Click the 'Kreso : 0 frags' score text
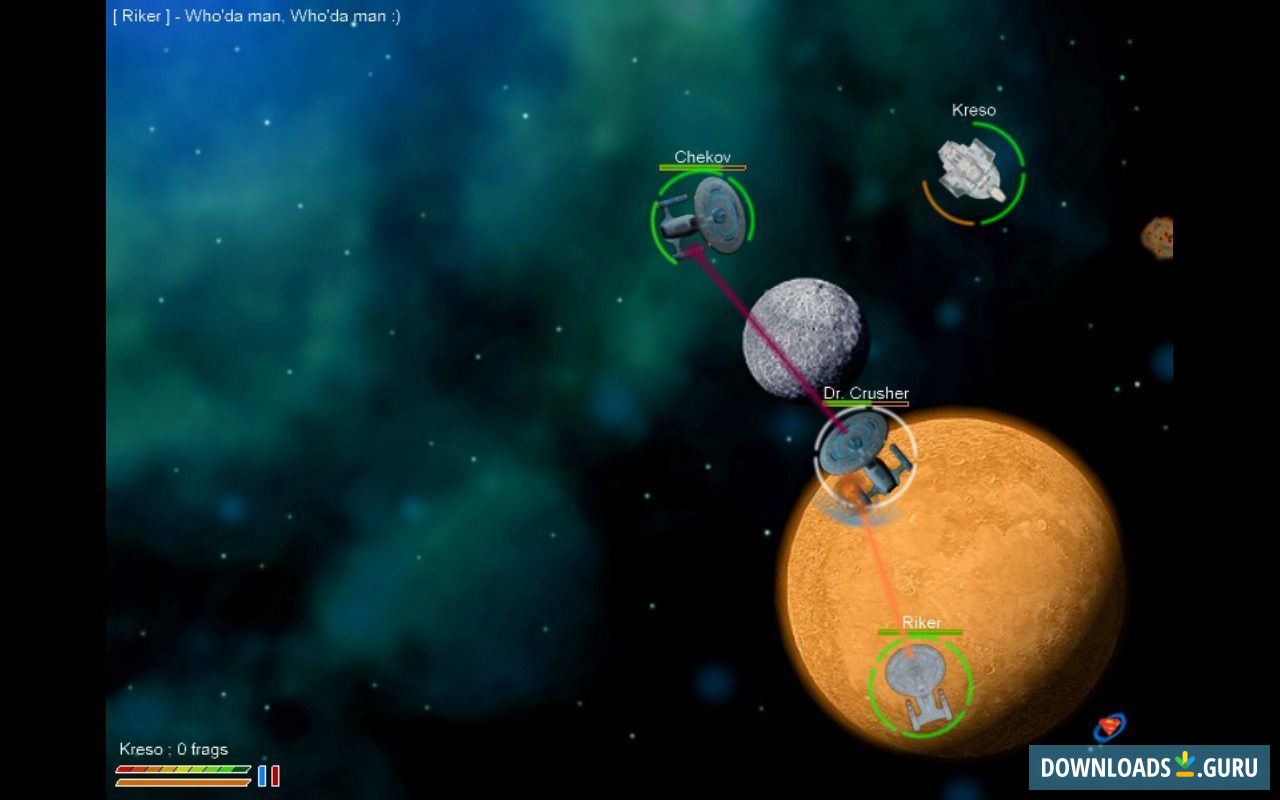1280x800 pixels. [x=172, y=748]
